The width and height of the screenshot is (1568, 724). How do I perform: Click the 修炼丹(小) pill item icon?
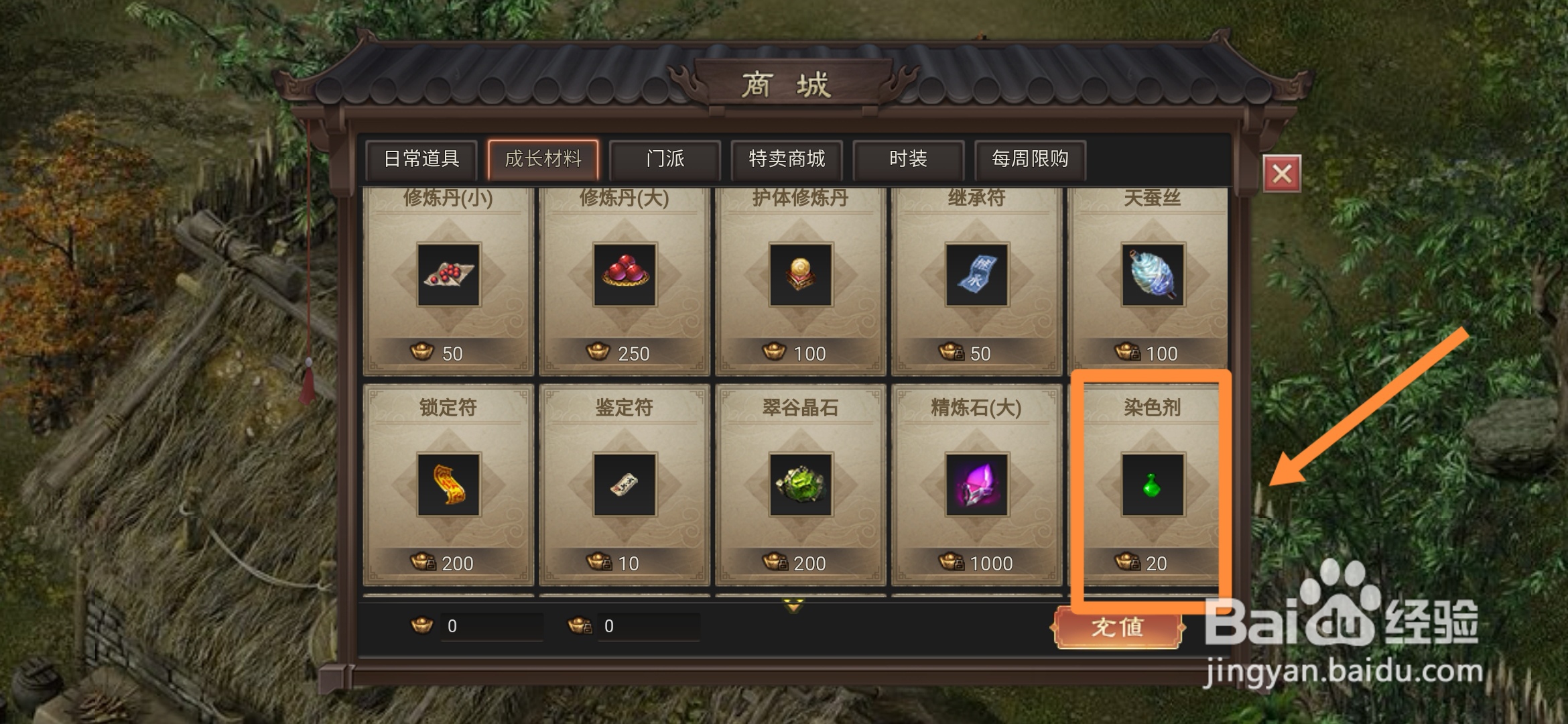coord(448,275)
